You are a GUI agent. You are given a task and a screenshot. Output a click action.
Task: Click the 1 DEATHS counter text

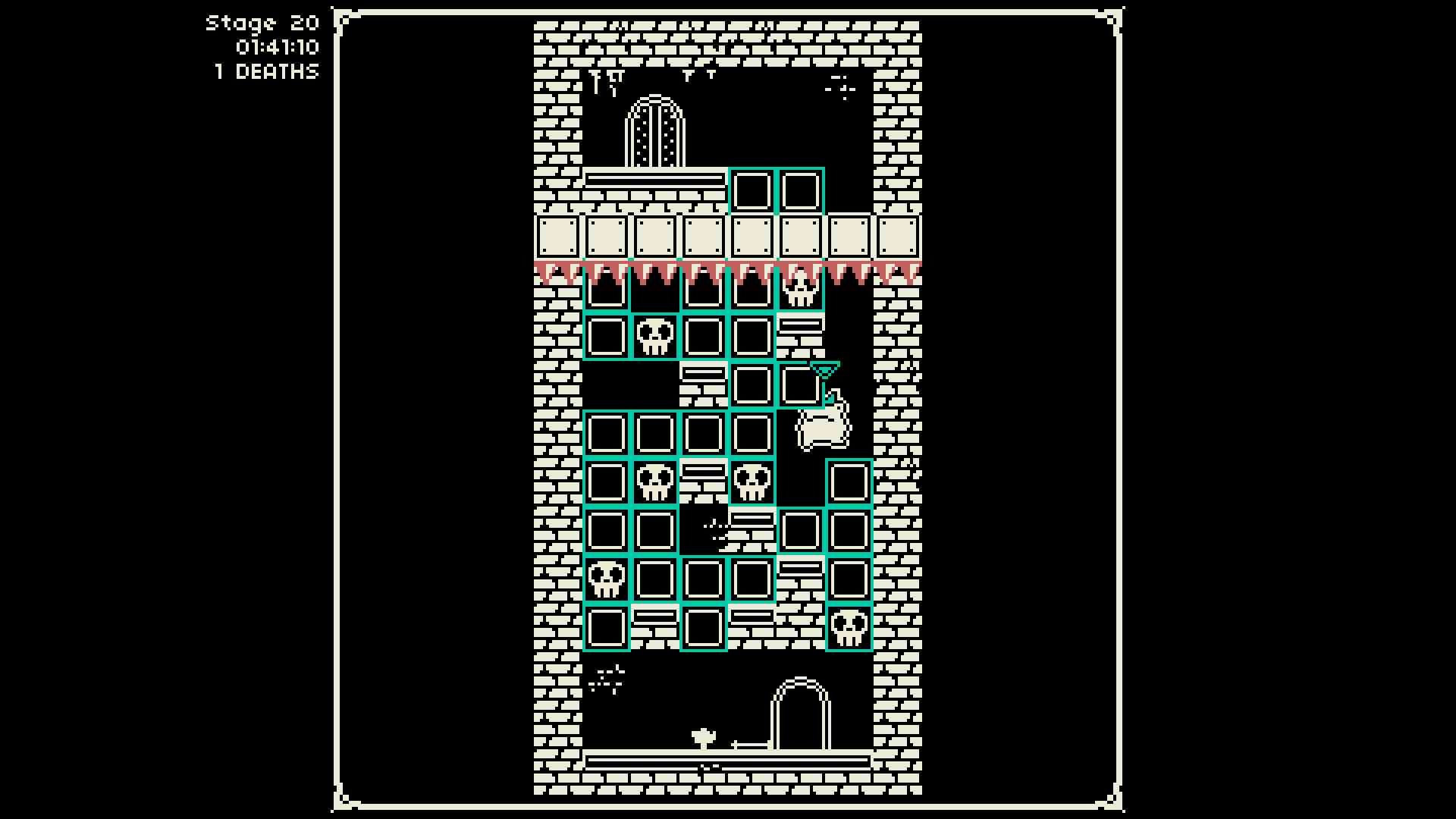coord(265,73)
